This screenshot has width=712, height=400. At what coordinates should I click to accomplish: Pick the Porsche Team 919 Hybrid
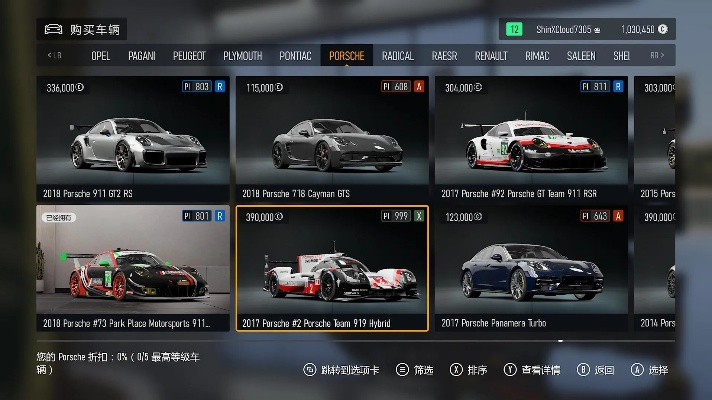331,267
